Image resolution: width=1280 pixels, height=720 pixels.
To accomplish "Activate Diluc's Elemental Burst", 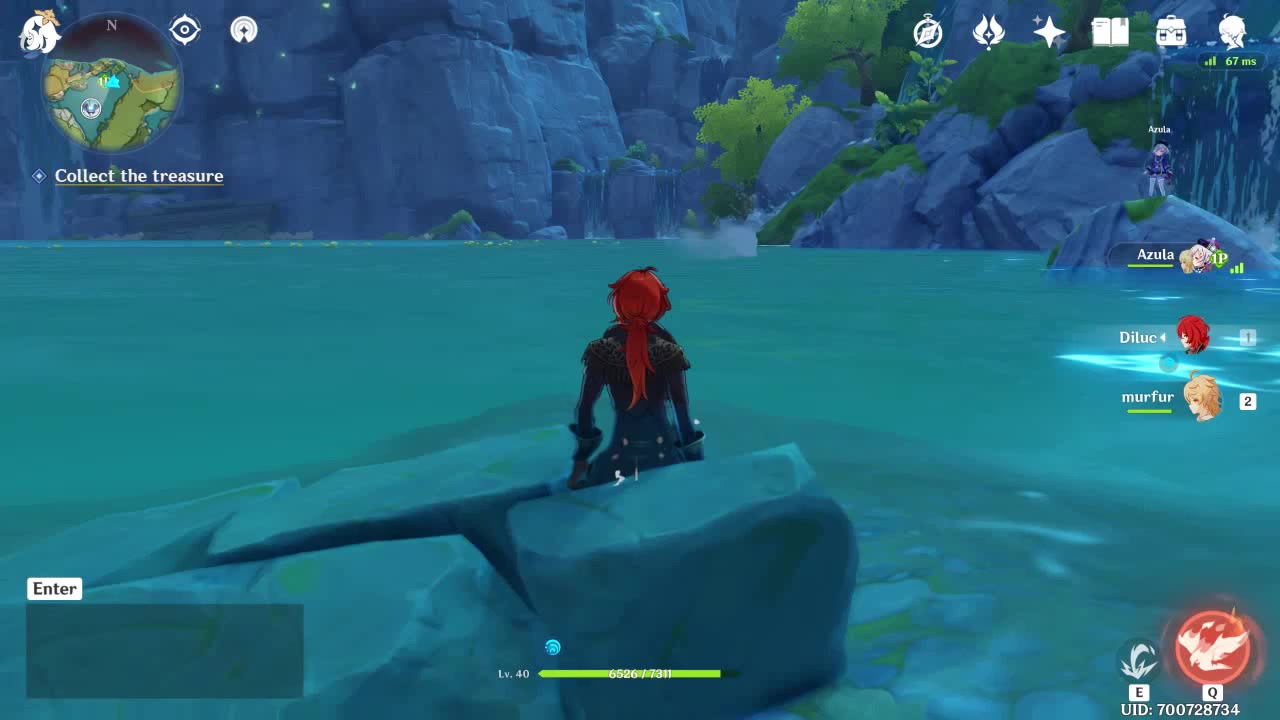I will [1212, 647].
